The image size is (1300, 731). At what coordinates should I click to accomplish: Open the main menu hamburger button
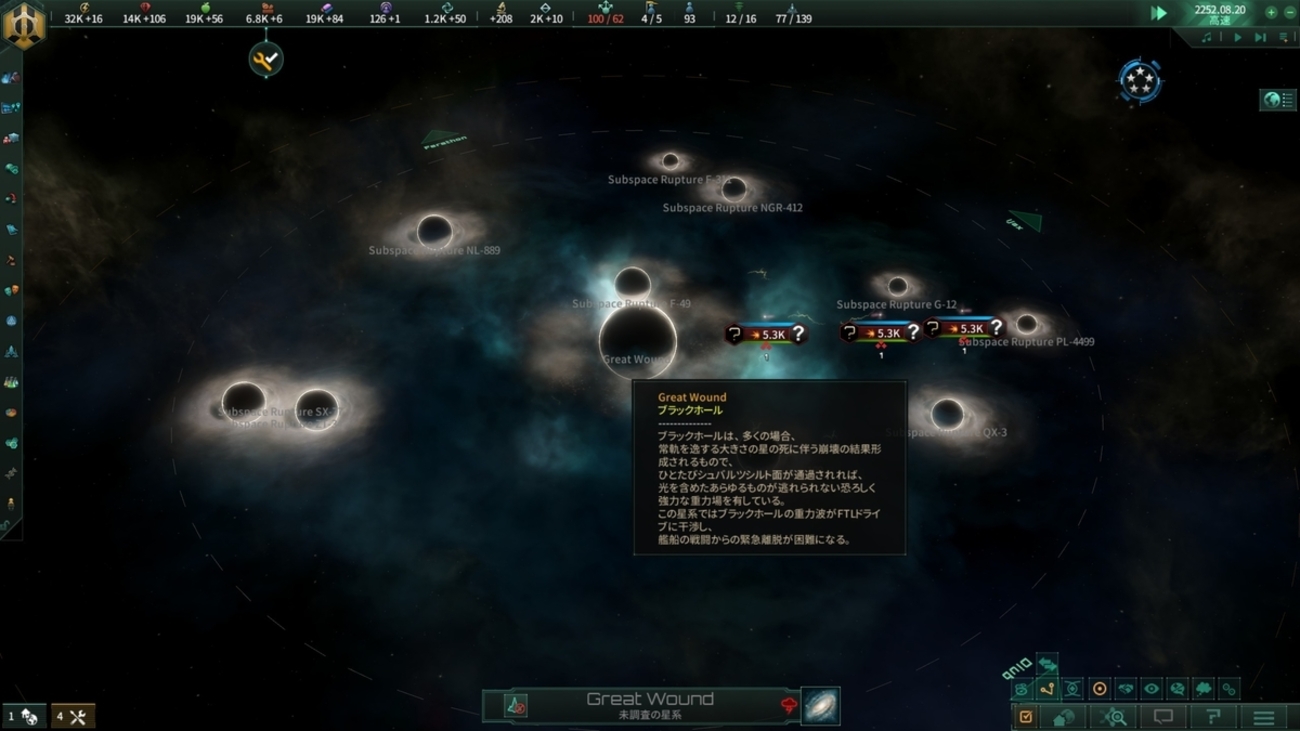click(x=1264, y=717)
